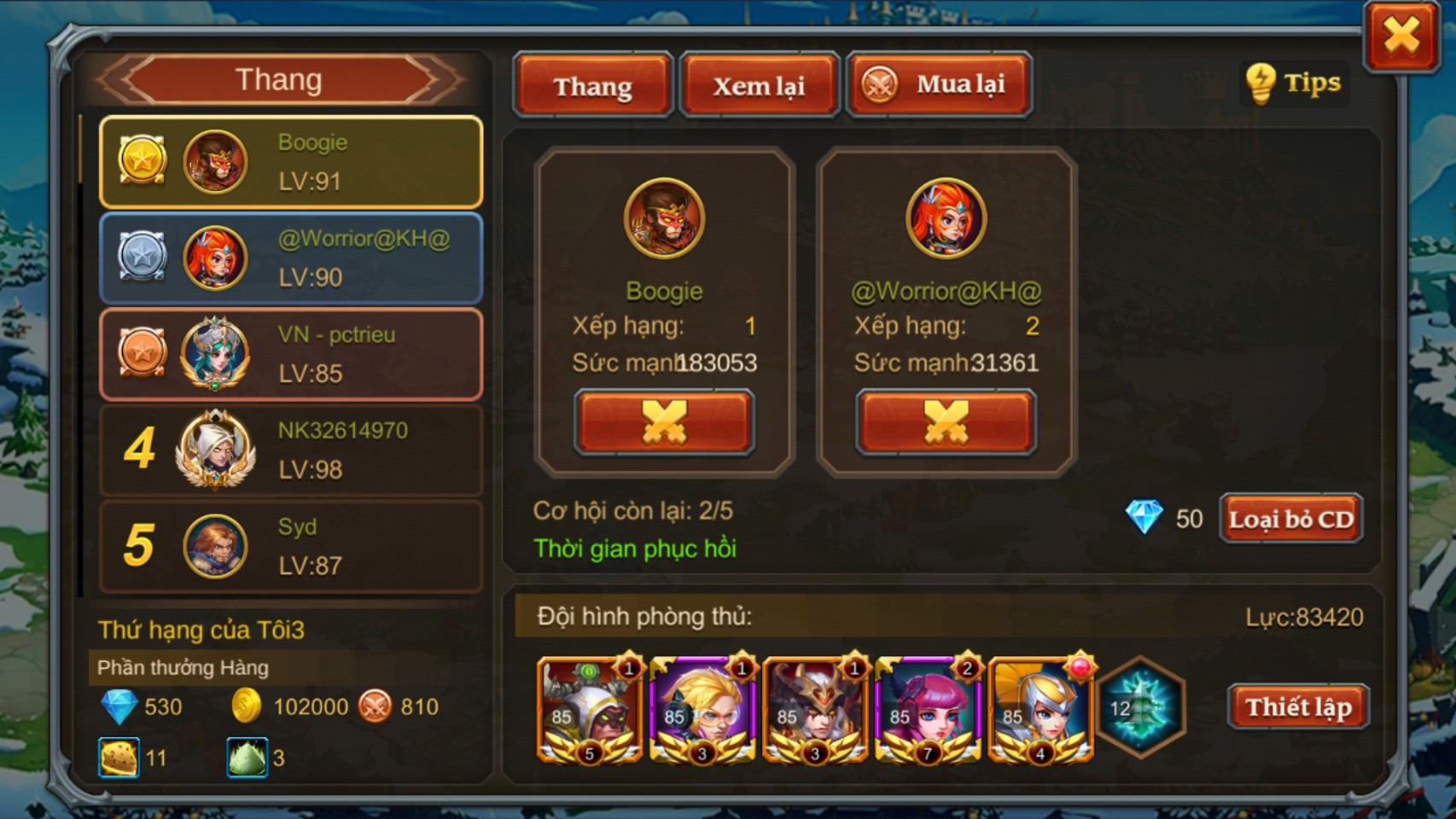The image size is (1456, 819).
Task: Select NK32614970 ranking row
Action: coord(291,450)
